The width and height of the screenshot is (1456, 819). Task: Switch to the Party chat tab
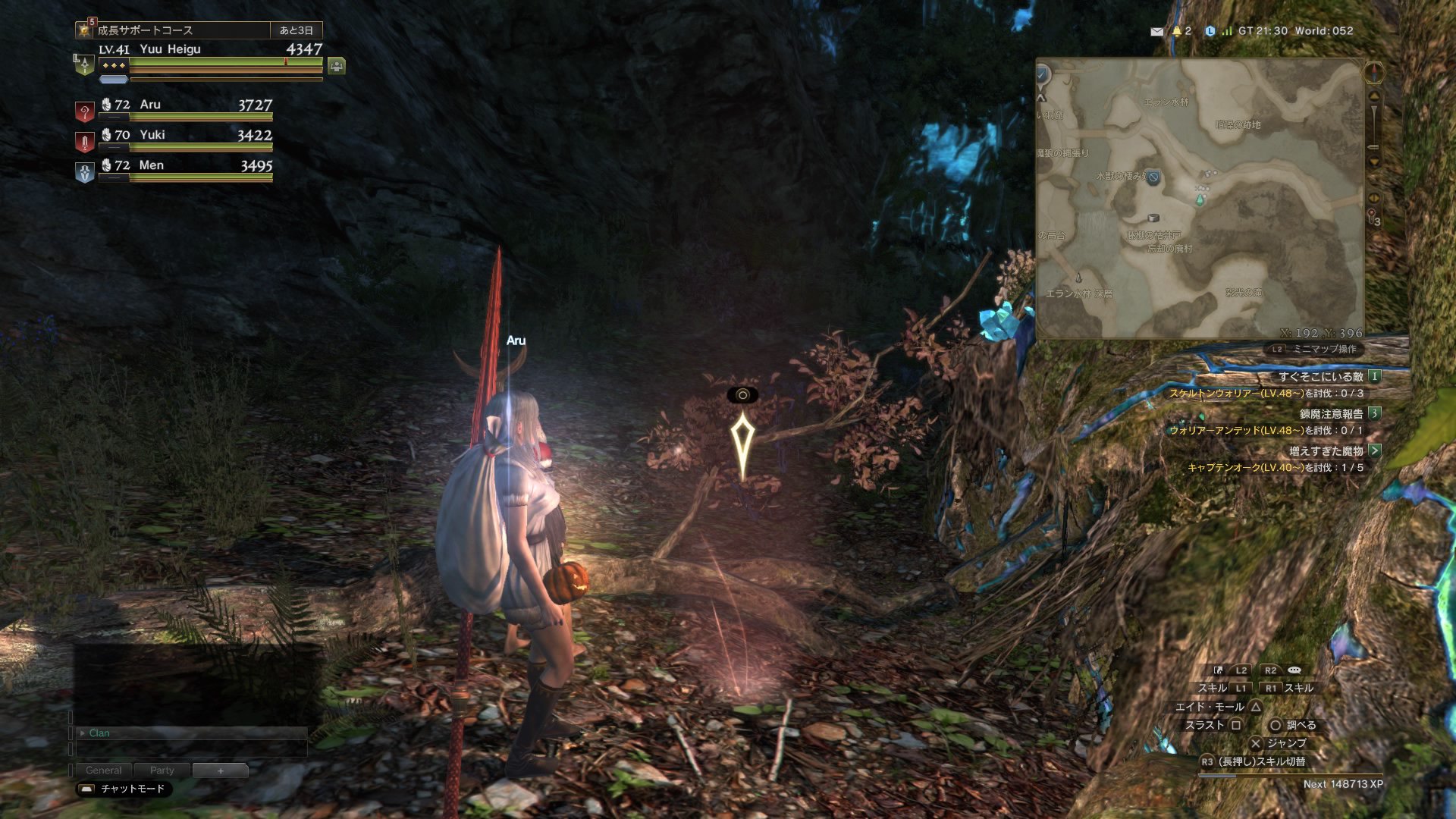[x=162, y=770]
